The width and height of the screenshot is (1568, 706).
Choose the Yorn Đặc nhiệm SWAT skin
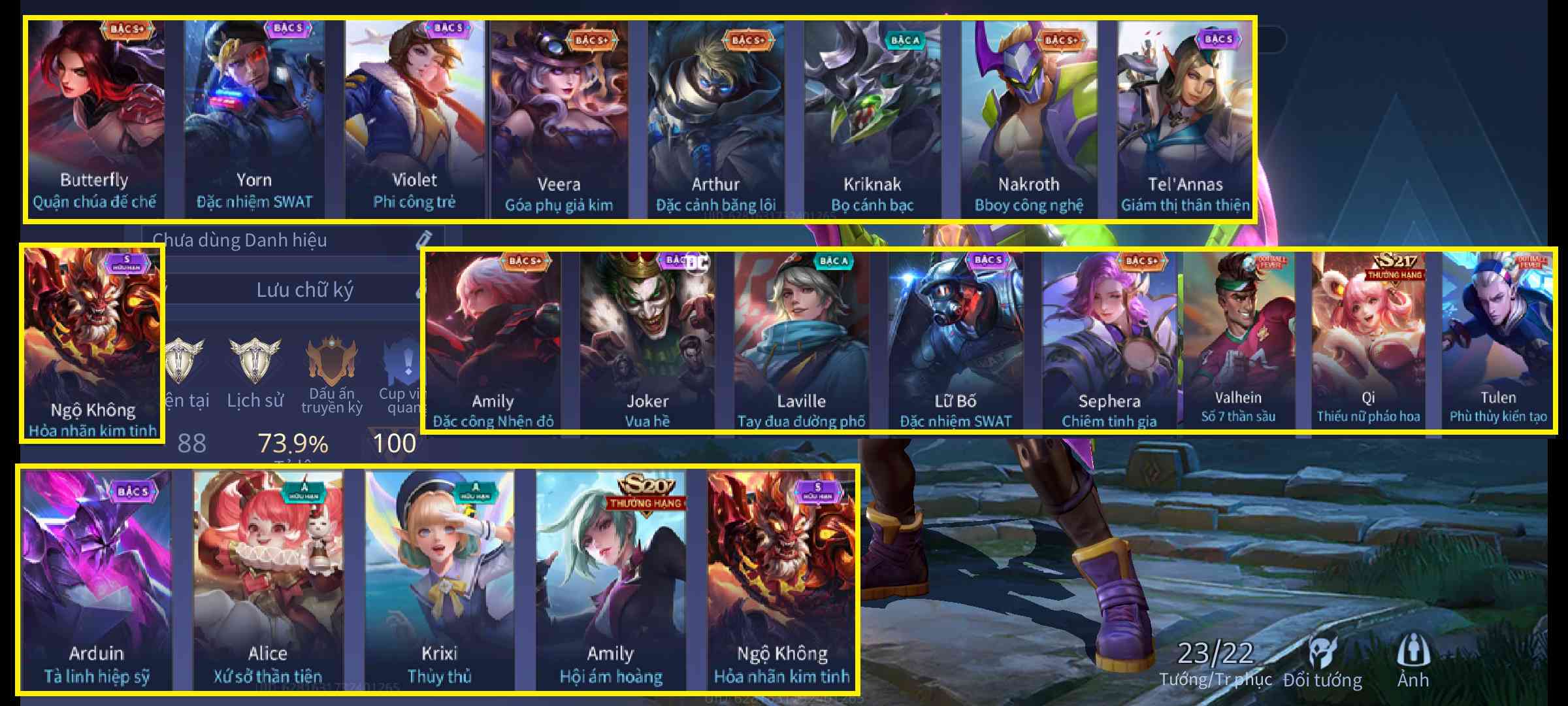254,118
